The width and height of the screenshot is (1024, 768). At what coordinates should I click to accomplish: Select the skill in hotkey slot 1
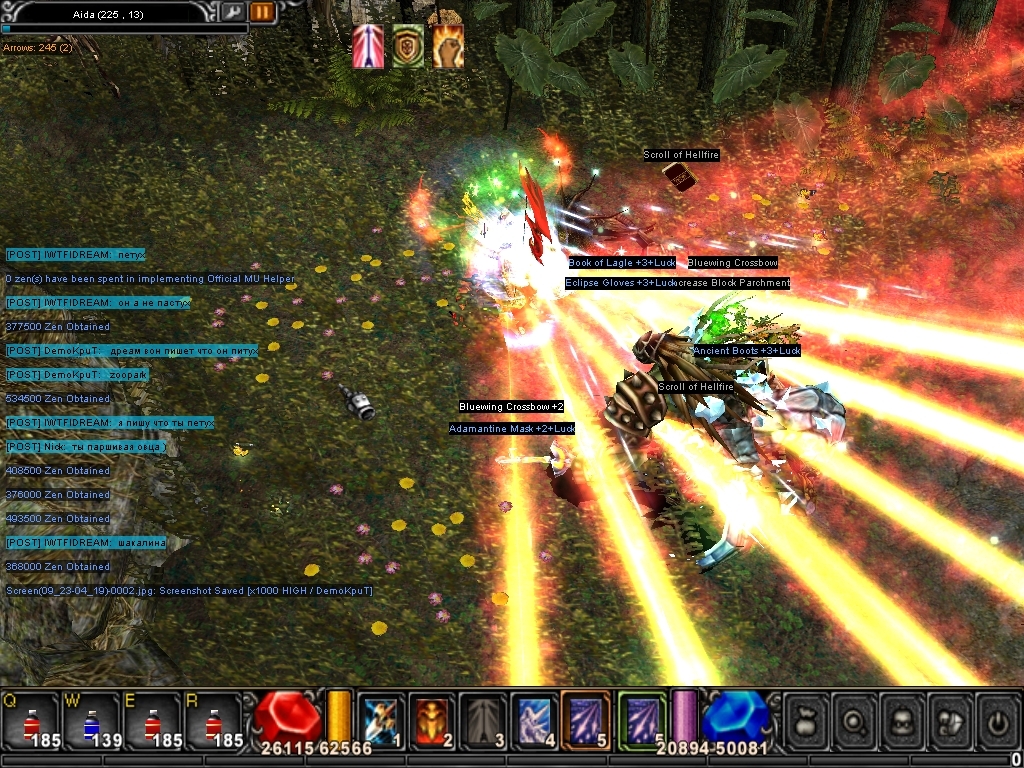coord(380,718)
